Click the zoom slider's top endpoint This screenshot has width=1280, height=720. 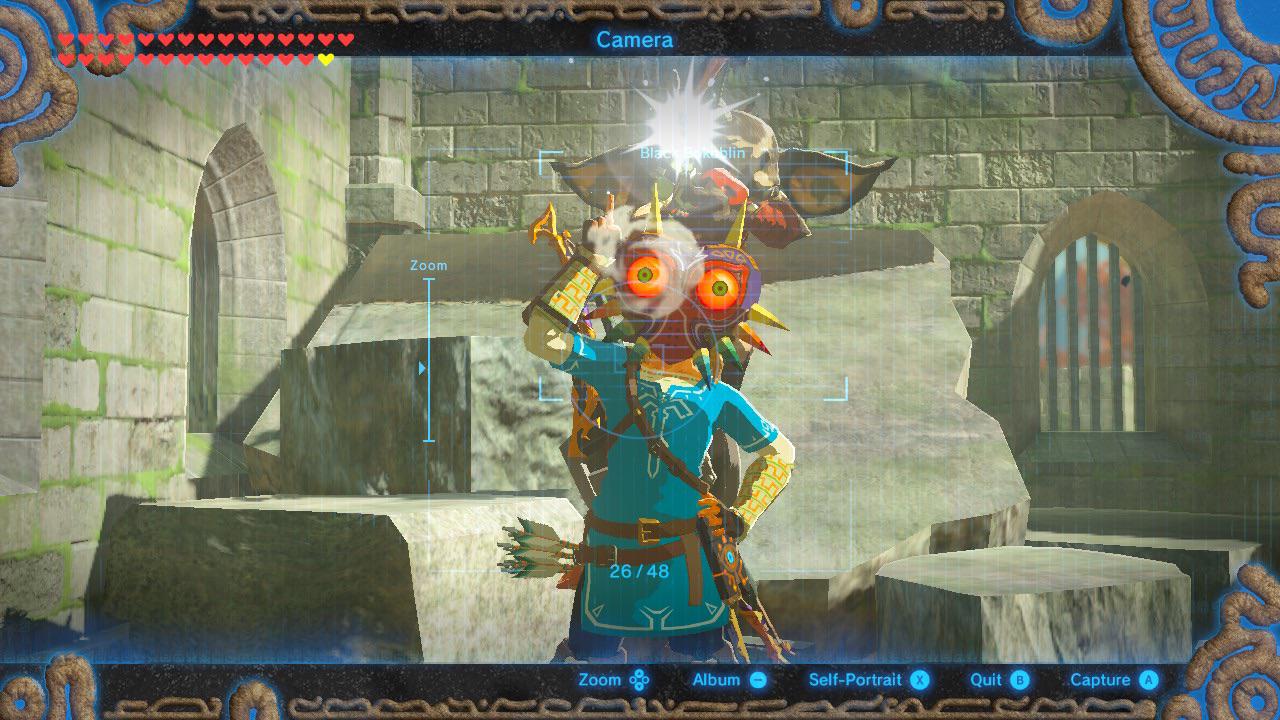pyautogui.click(x=429, y=280)
